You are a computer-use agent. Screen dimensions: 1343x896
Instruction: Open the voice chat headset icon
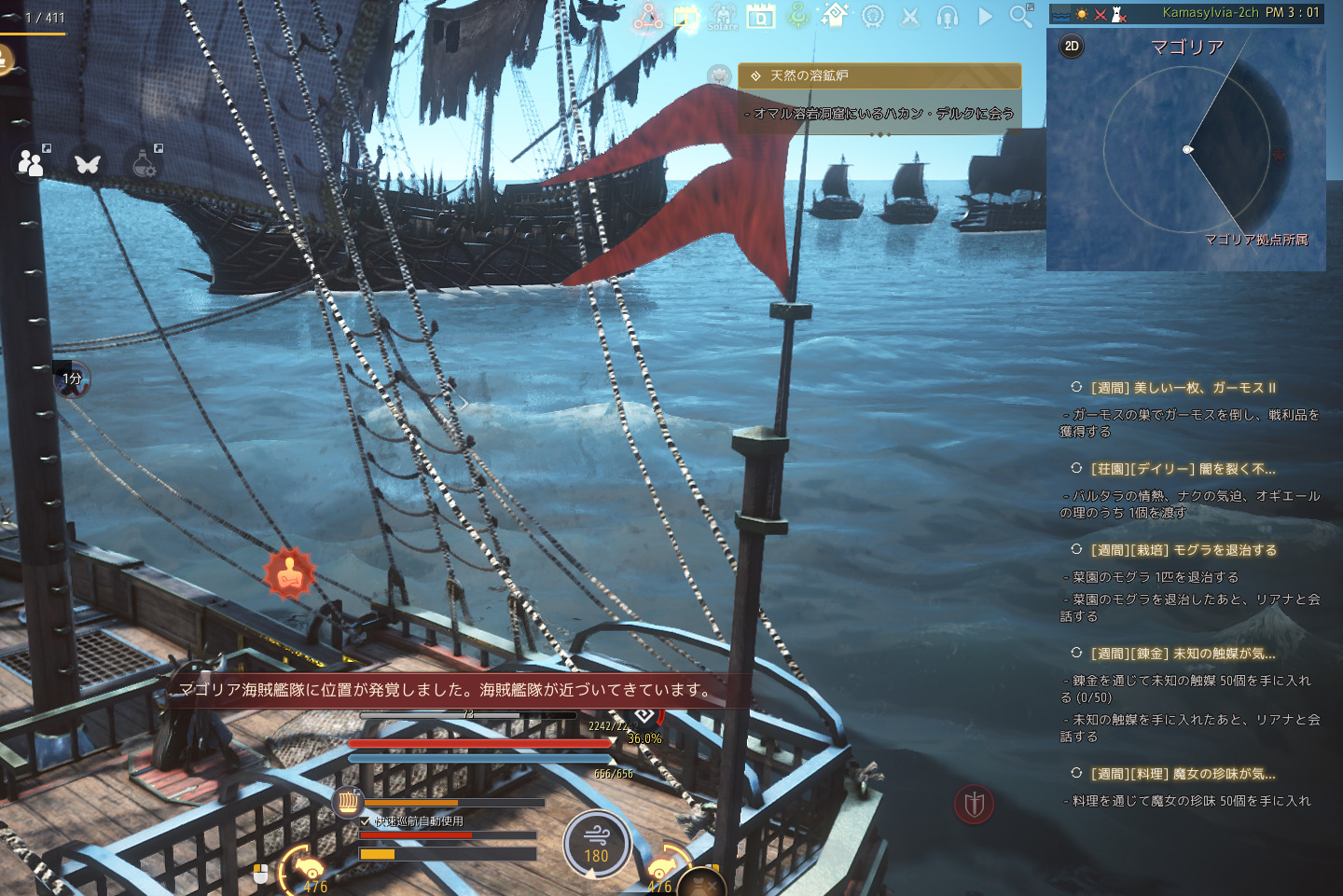point(947,16)
